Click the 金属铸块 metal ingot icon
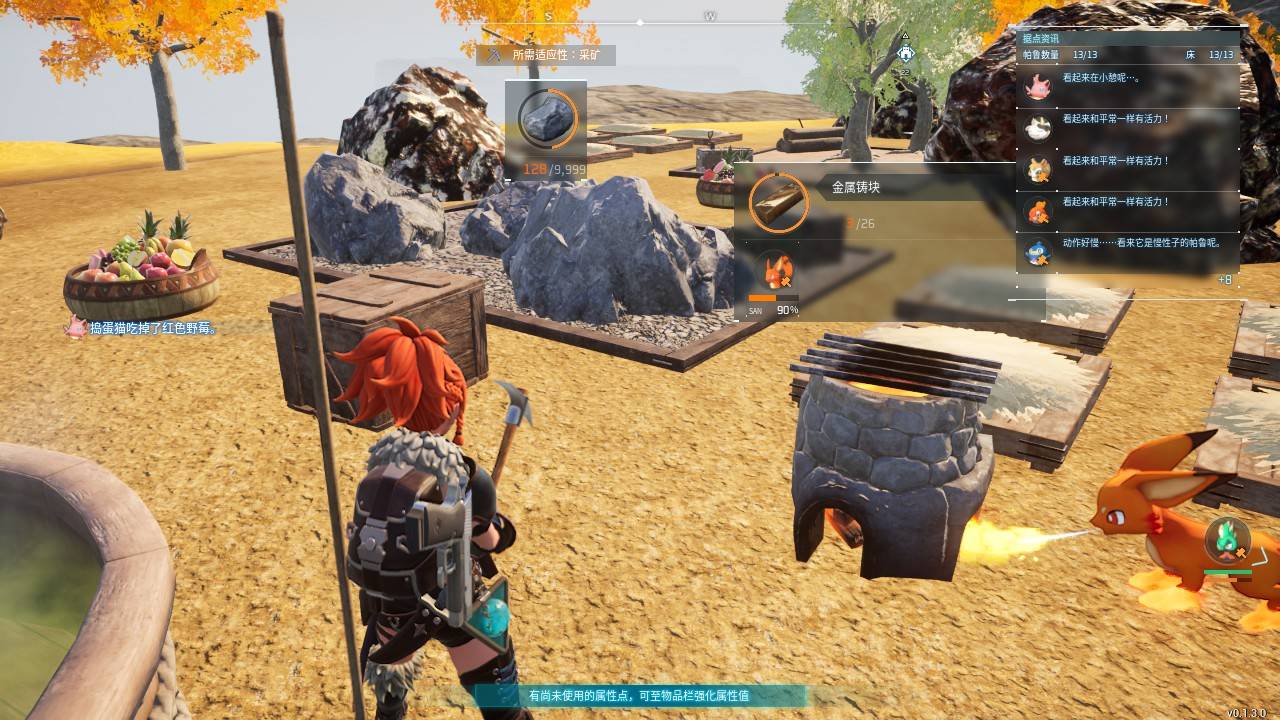 pos(778,203)
